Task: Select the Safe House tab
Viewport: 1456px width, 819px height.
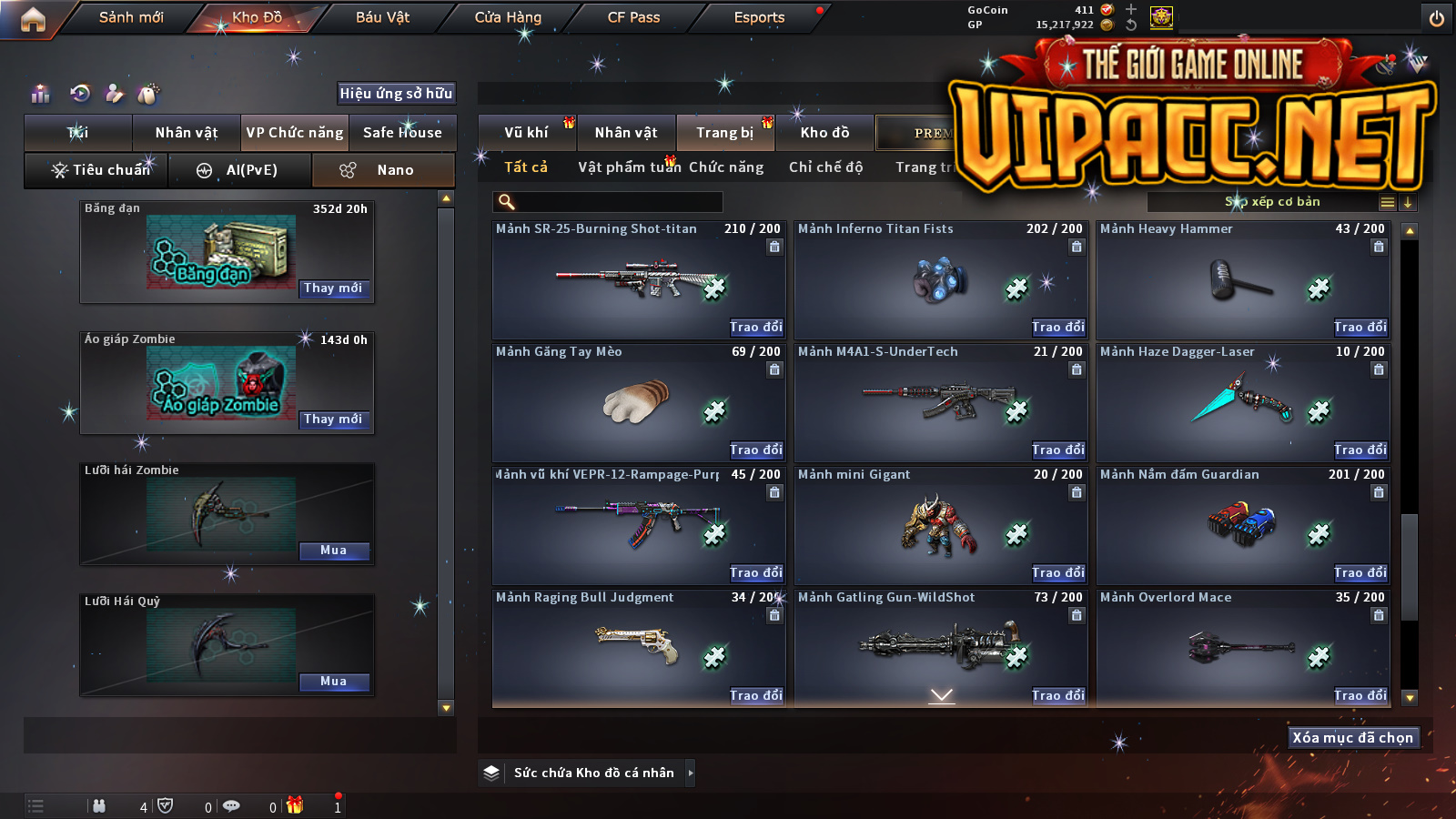Action: tap(402, 133)
